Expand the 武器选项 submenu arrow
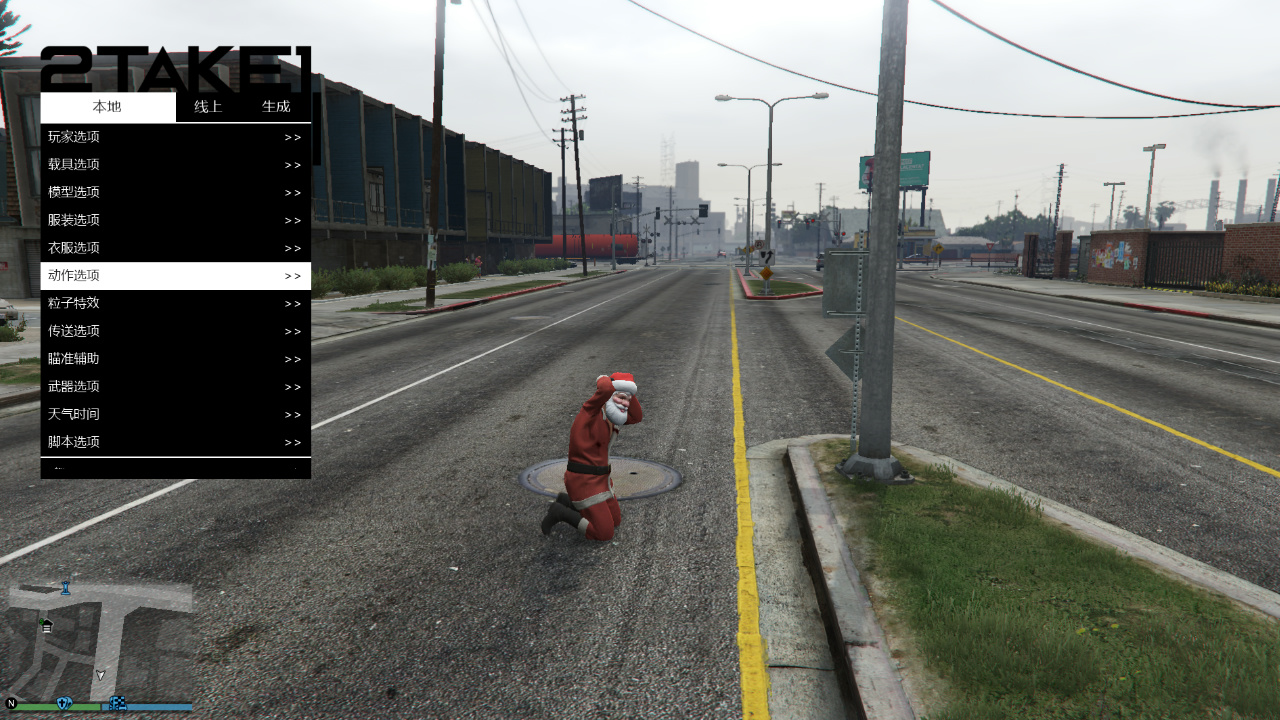 (x=291, y=386)
